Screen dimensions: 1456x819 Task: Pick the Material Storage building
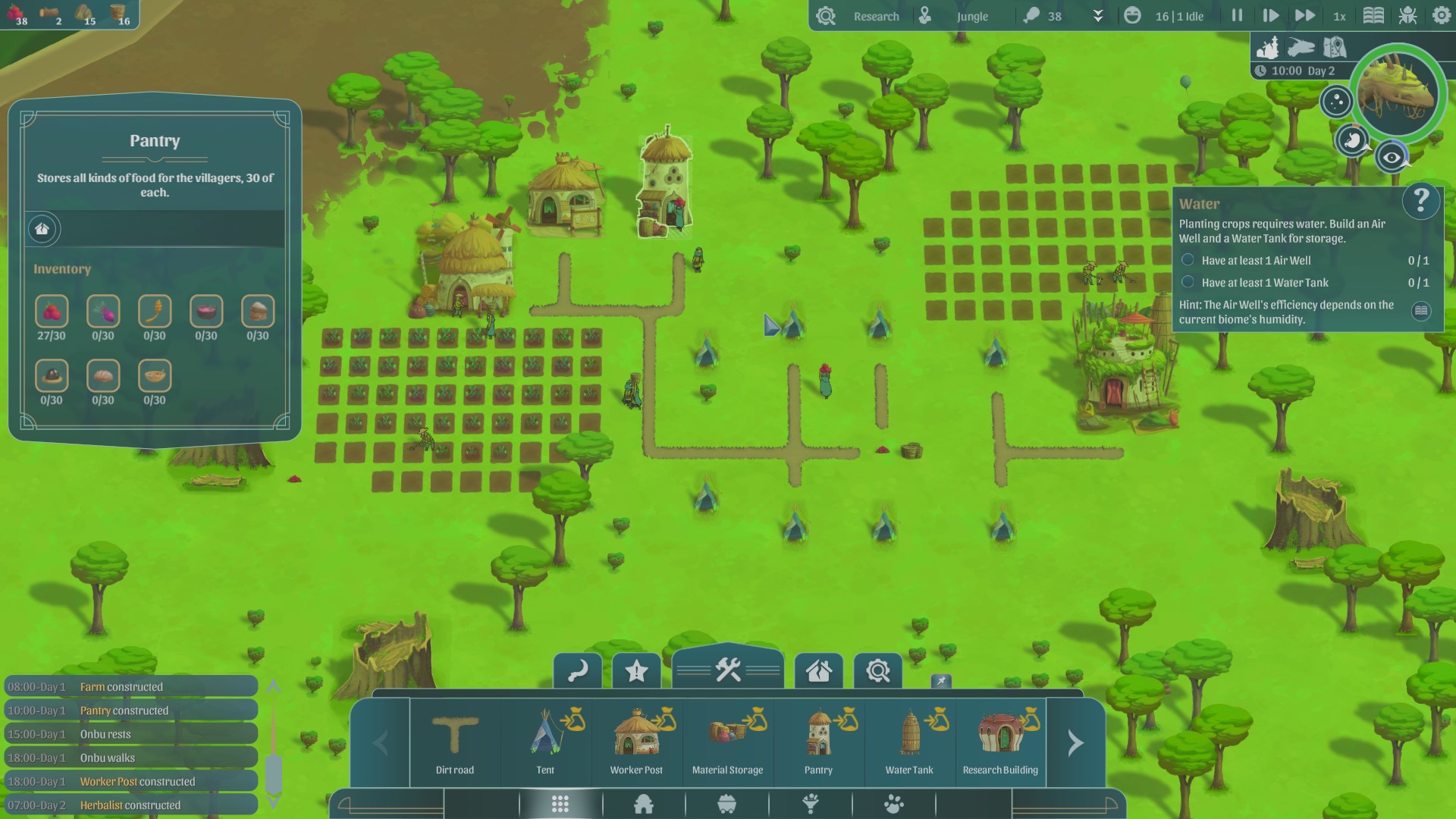(x=728, y=743)
